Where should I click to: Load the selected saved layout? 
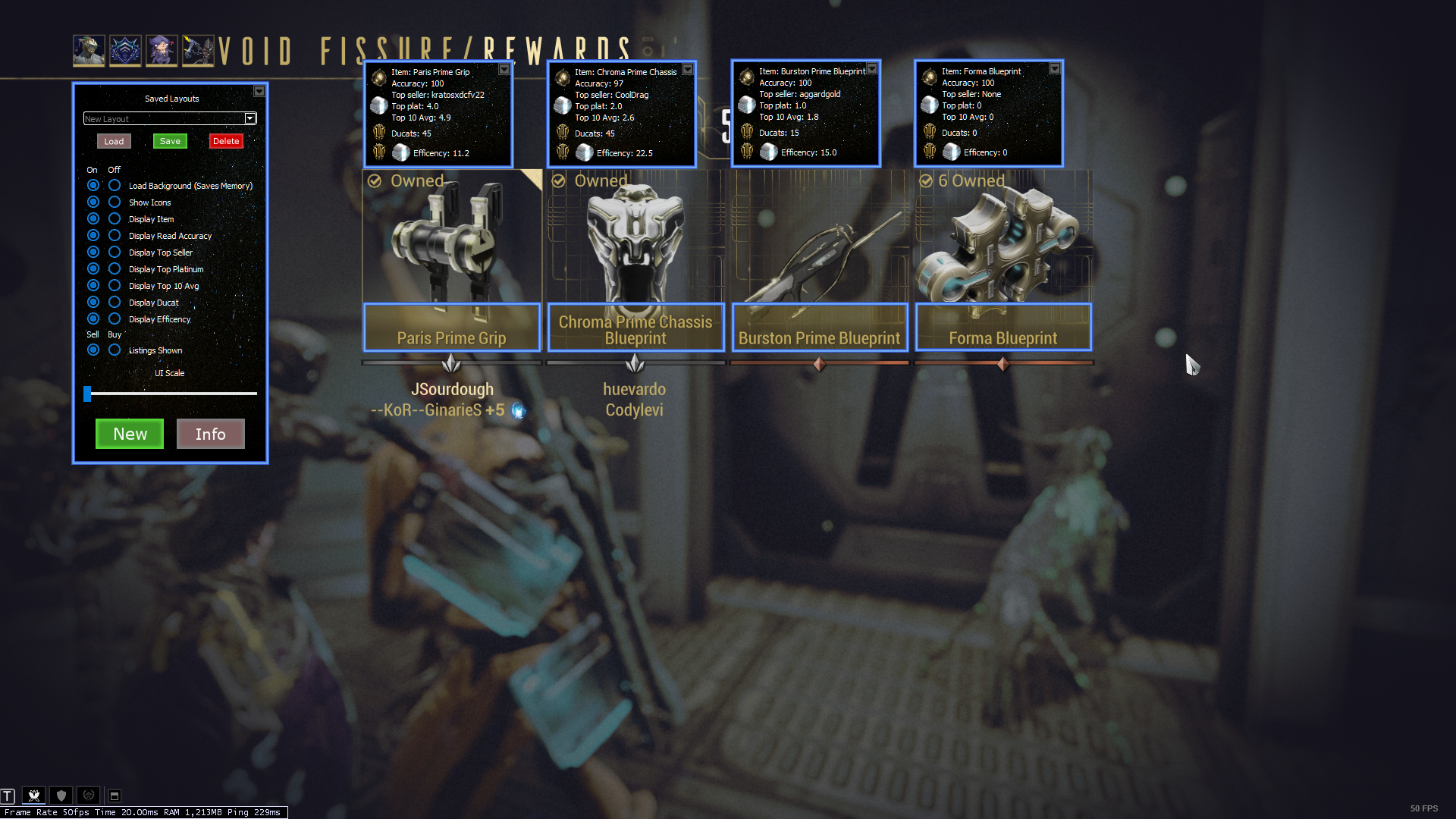pos(114,141)
